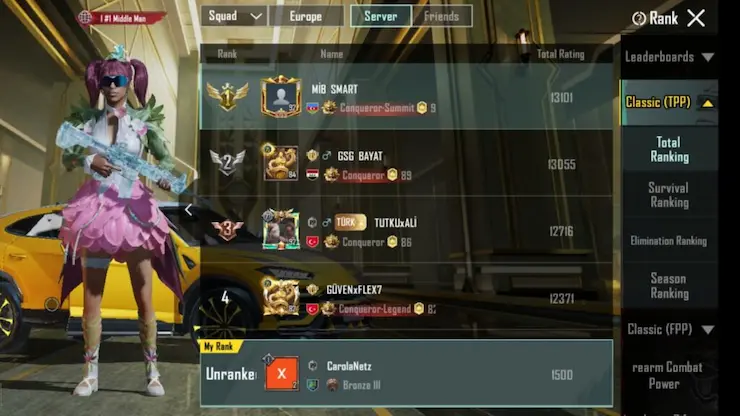Open the Elimination Ranking list
This screenshot has width=740, height=416.
tap(669, 240)
